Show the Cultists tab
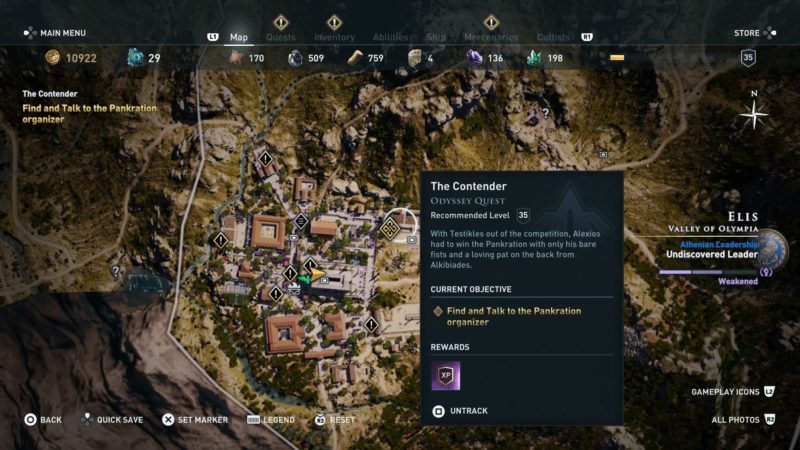The image size is (800, 450). pos(553,37)
